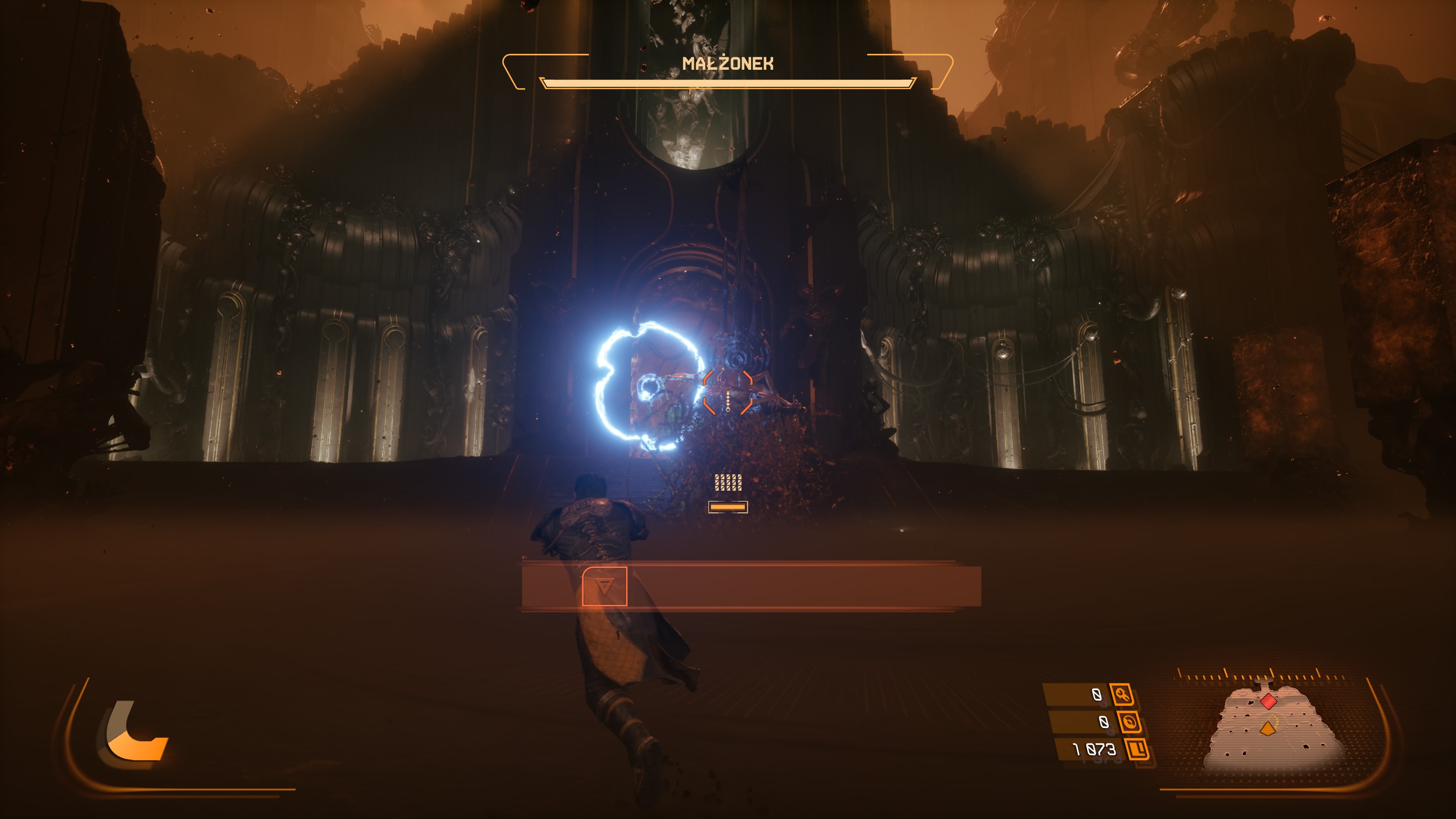The height and width of the screenshot is (819, 1456).
Task: Select the wrench key resource icon
Action: pyautogui.click(x=1122, y=694)
